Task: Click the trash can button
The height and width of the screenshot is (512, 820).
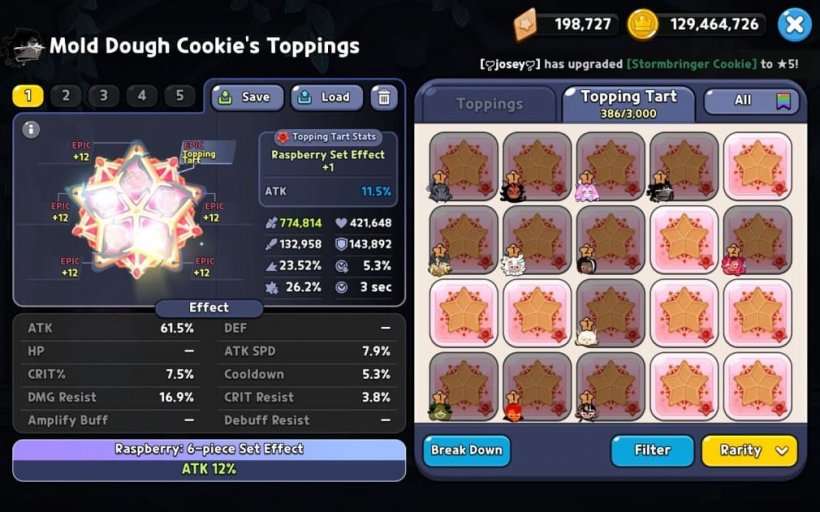Action: pyautogui.click(x=384, y=97)
